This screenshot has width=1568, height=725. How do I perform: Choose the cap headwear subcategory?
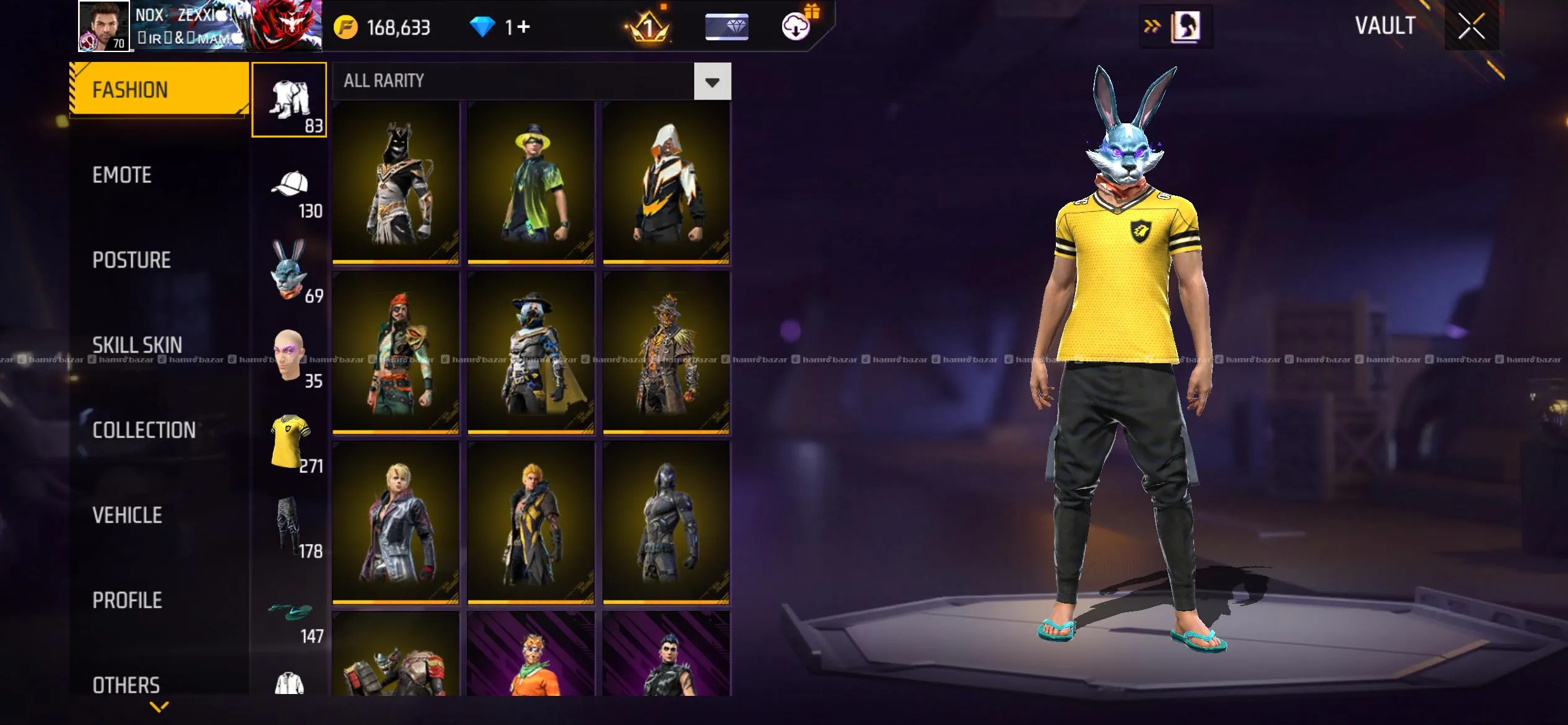(290, 192)
